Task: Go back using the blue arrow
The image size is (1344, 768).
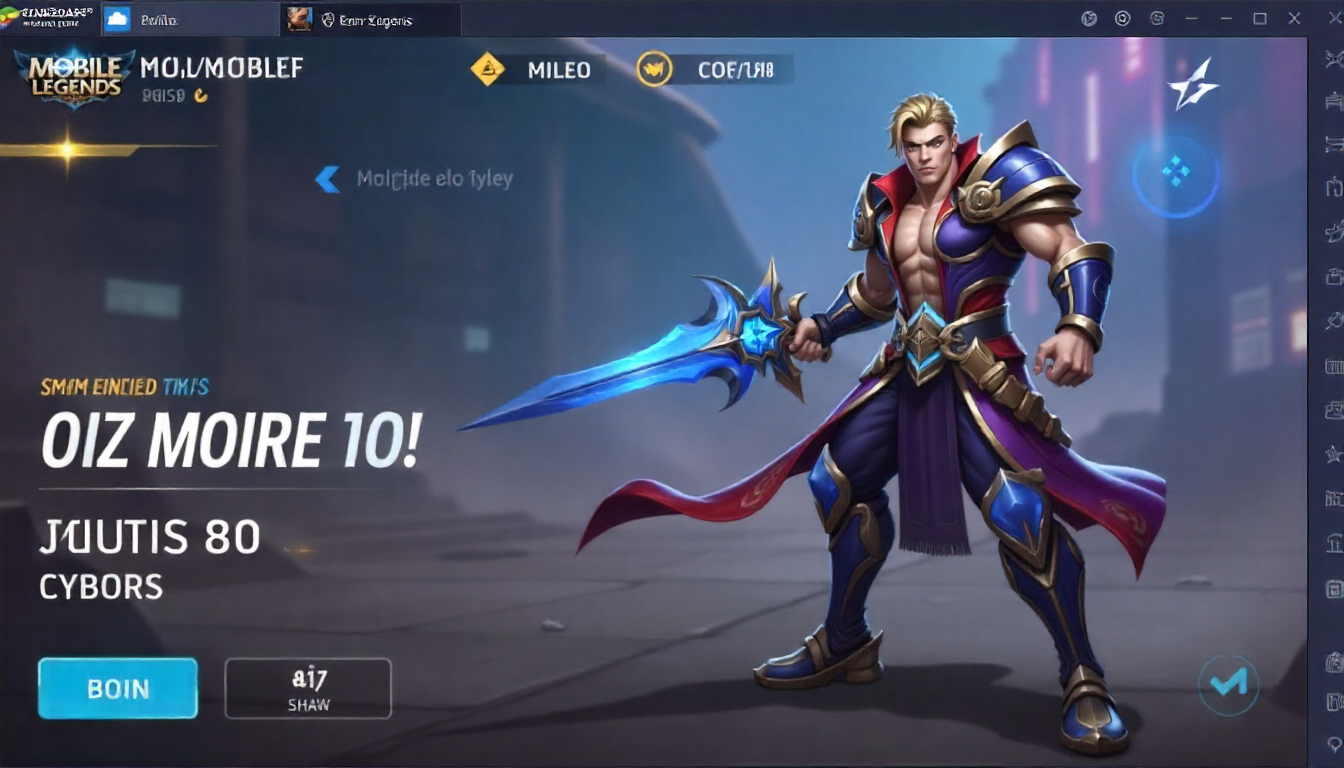Action: point(327,179)
